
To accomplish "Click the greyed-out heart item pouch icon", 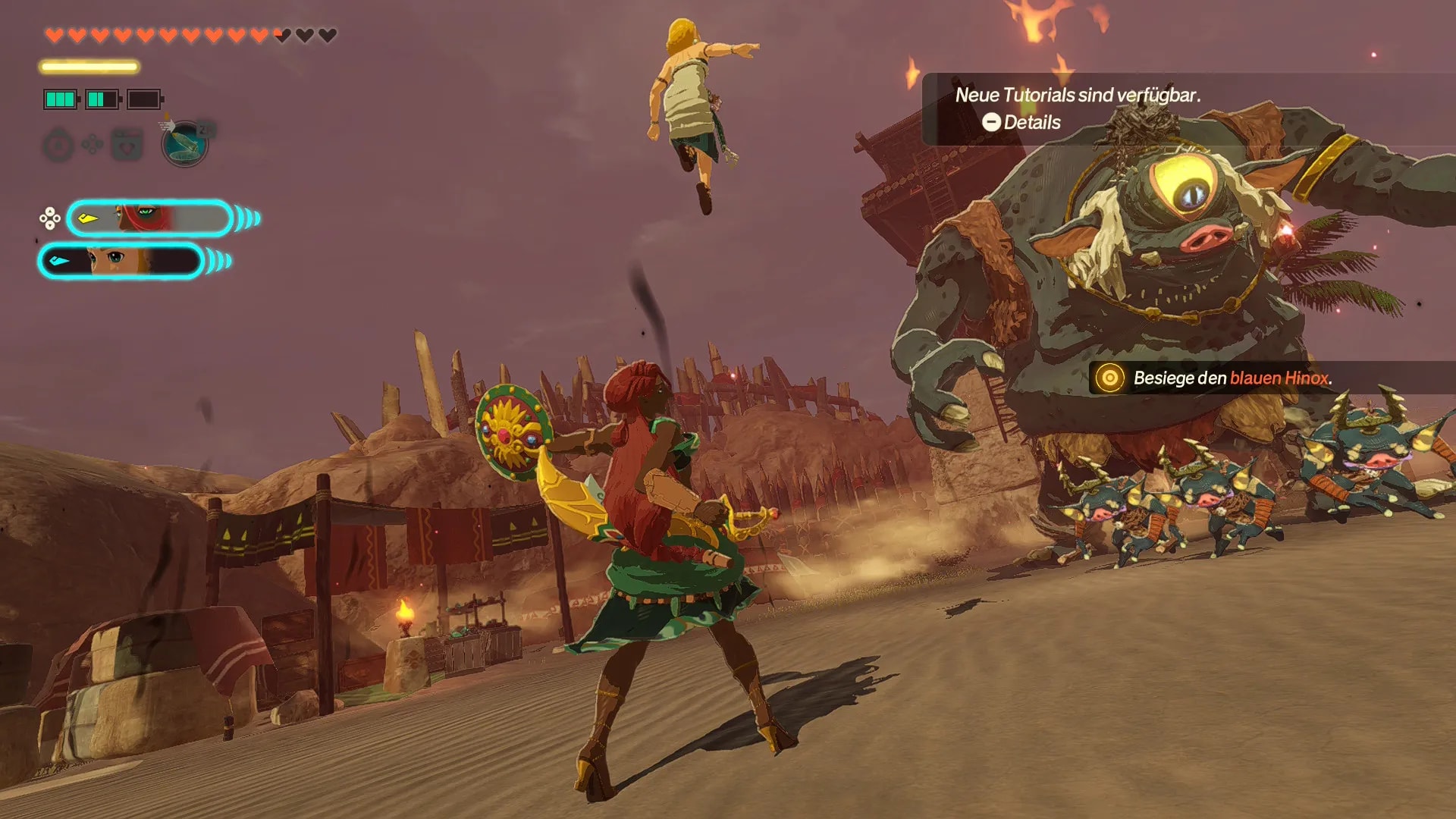I will pyautogui.click(x=127, y=144).
